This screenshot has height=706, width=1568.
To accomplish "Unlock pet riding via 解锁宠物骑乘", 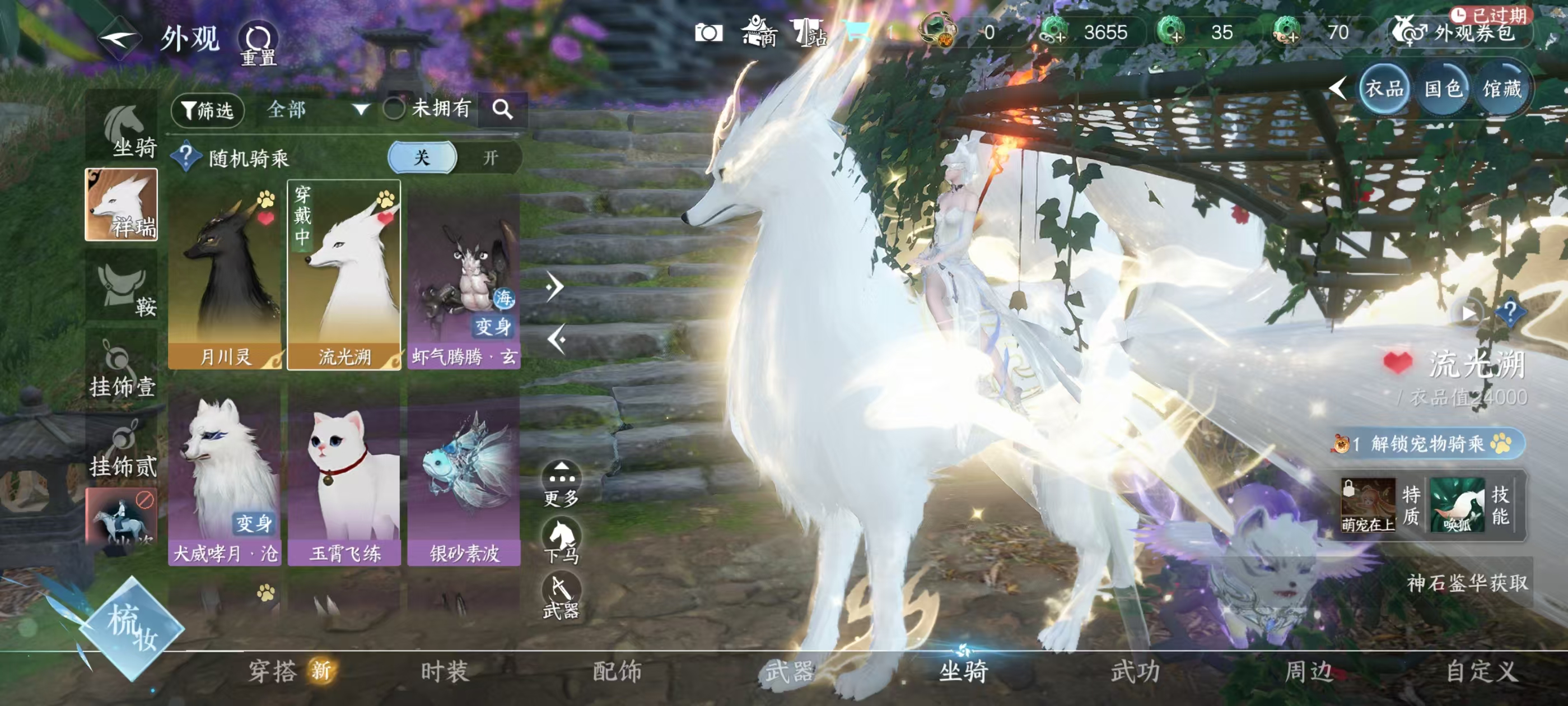I will [1427, 443].
